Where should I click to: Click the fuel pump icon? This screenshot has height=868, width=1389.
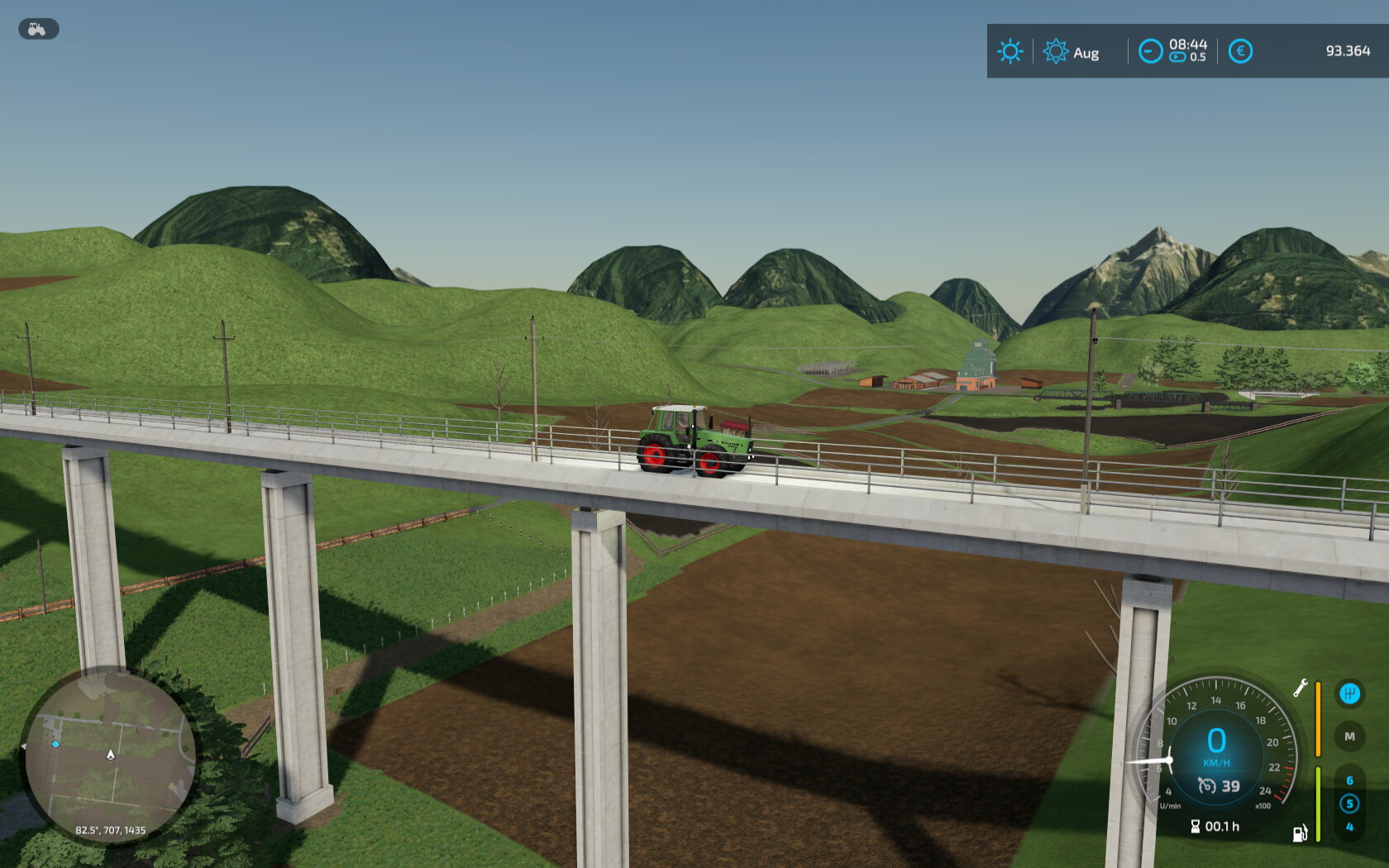point(1301,833)
